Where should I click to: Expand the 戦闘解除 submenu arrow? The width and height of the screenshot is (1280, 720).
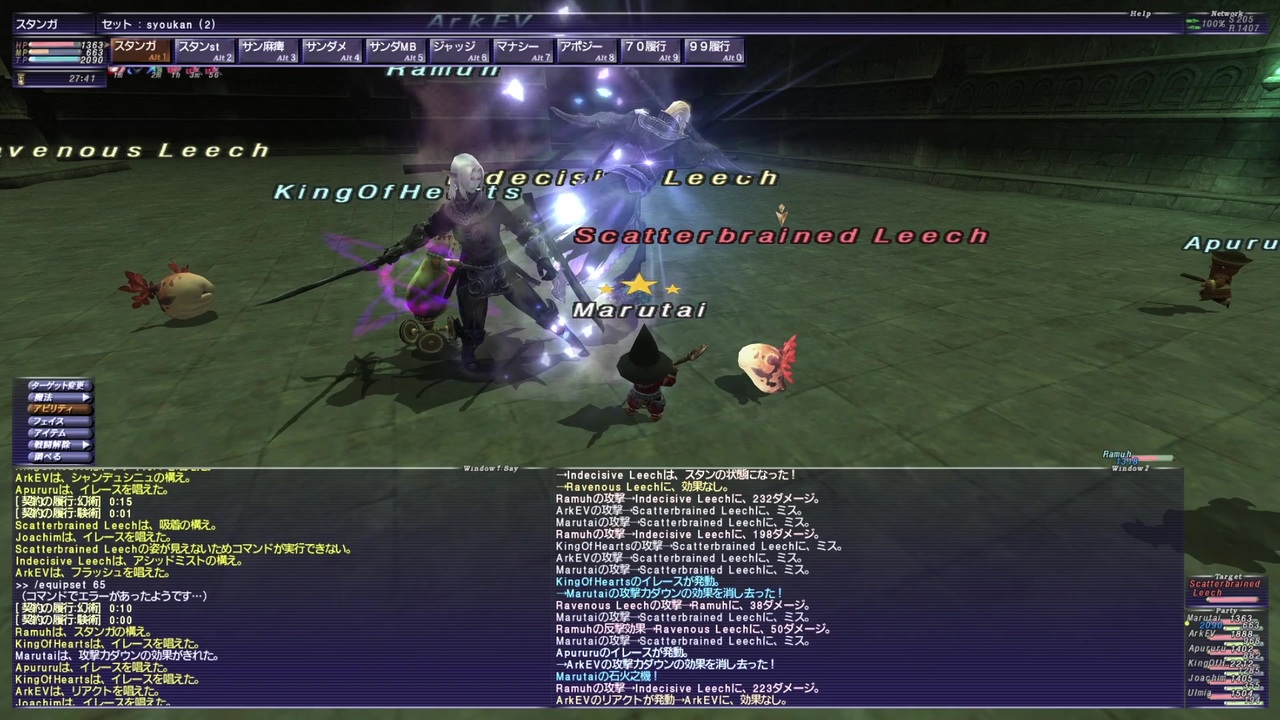(x=87, y=443)
